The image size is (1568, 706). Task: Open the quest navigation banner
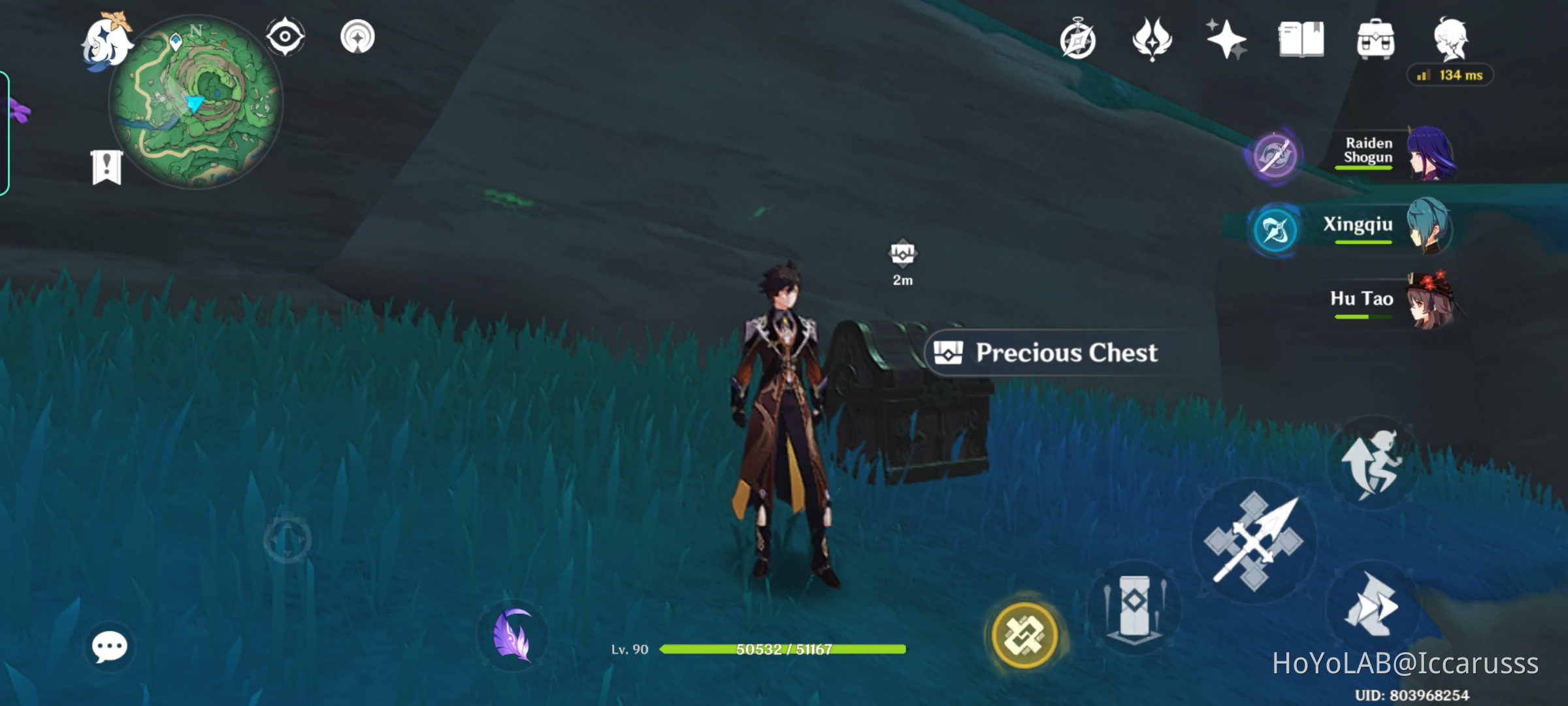pyautogui.click(x=106, y=165)
